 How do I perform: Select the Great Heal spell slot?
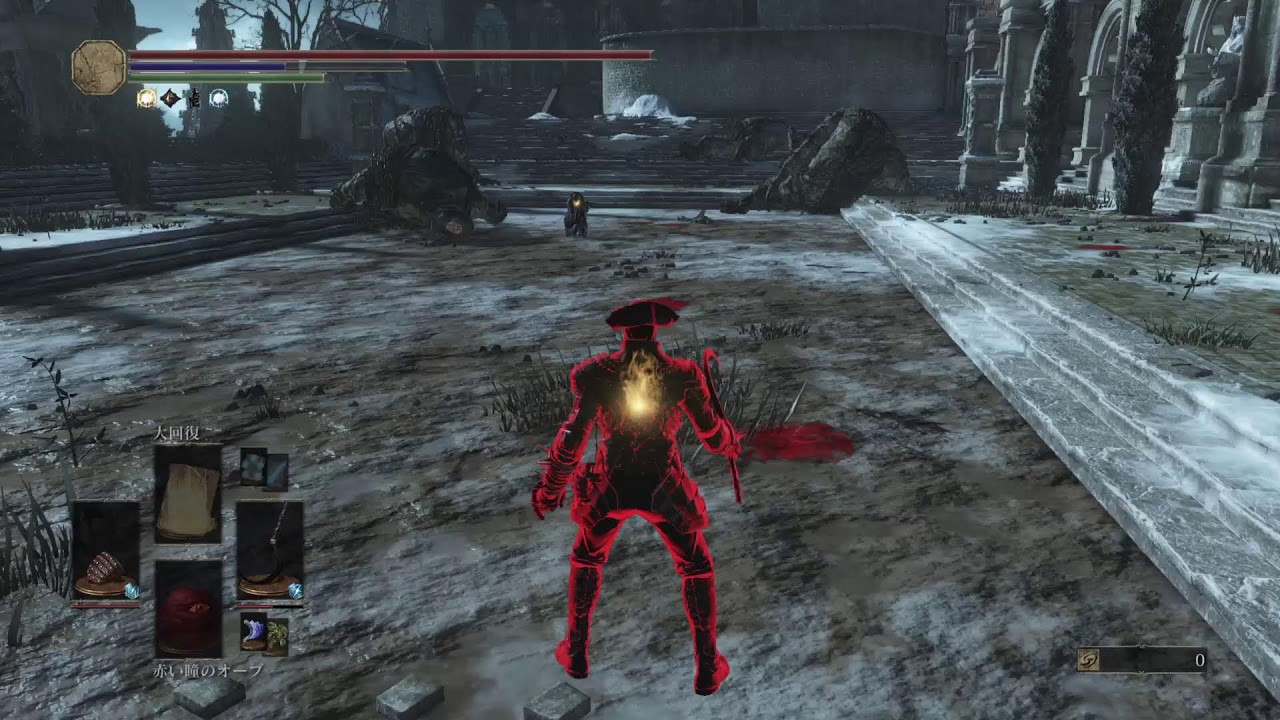[188, 494]
